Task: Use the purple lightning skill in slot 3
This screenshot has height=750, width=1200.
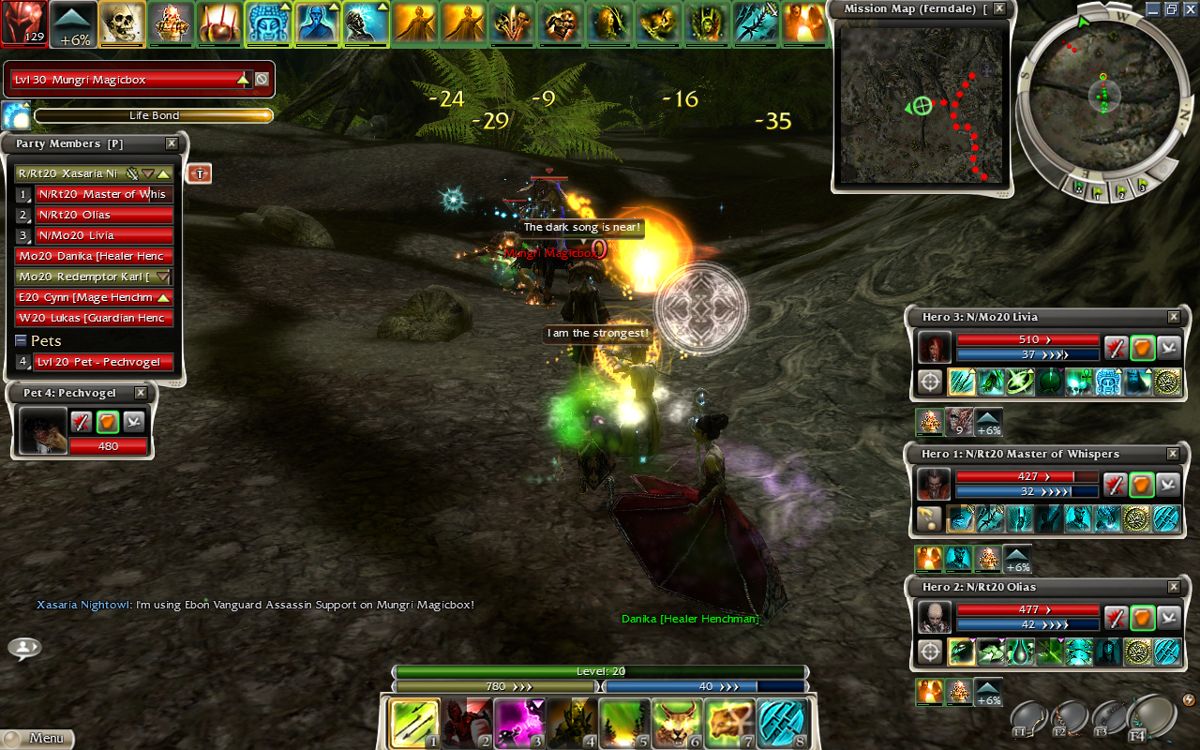Action: tap(518, 723)
